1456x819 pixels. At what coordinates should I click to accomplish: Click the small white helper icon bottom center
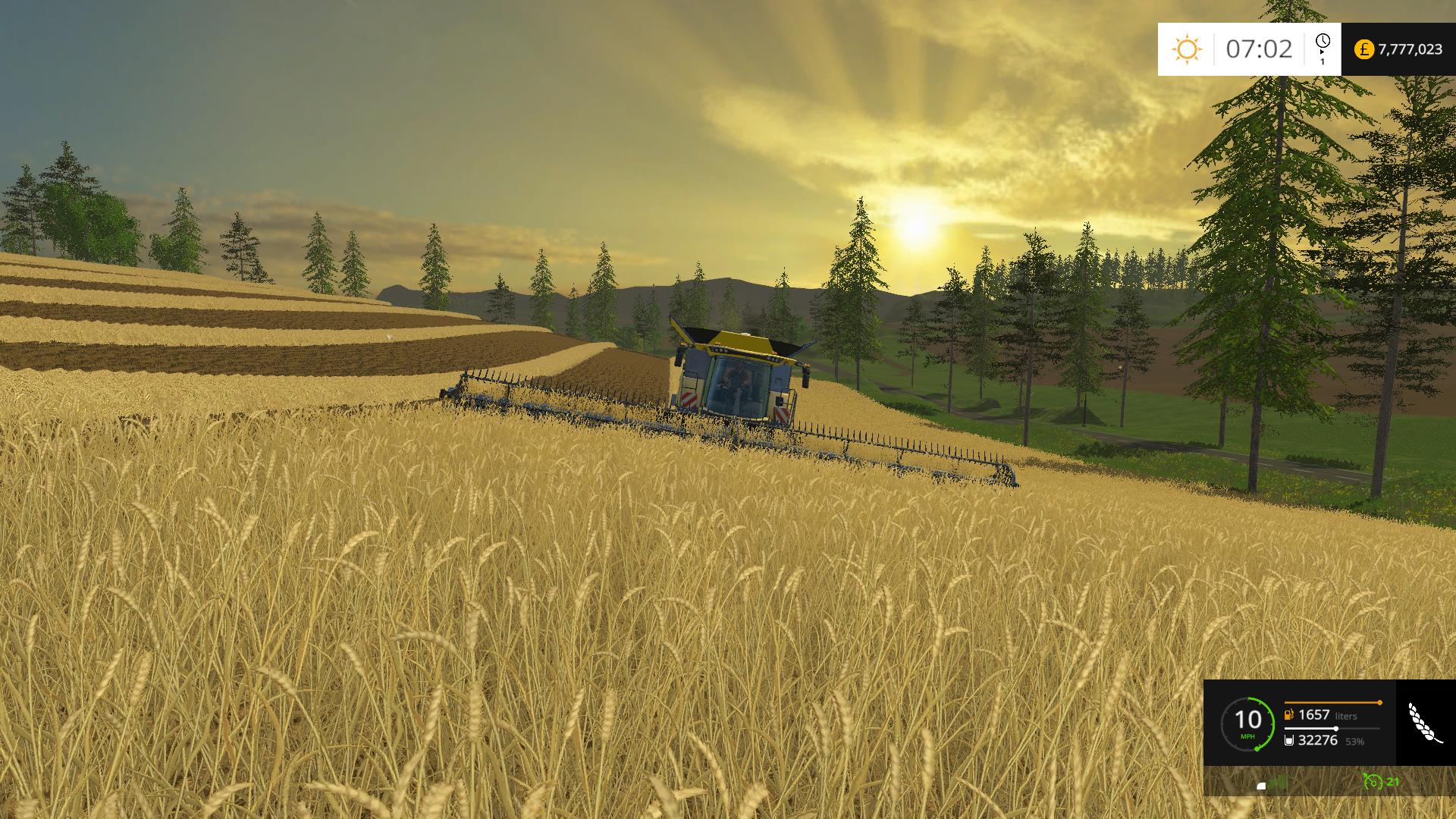[x=1261, y=786]
